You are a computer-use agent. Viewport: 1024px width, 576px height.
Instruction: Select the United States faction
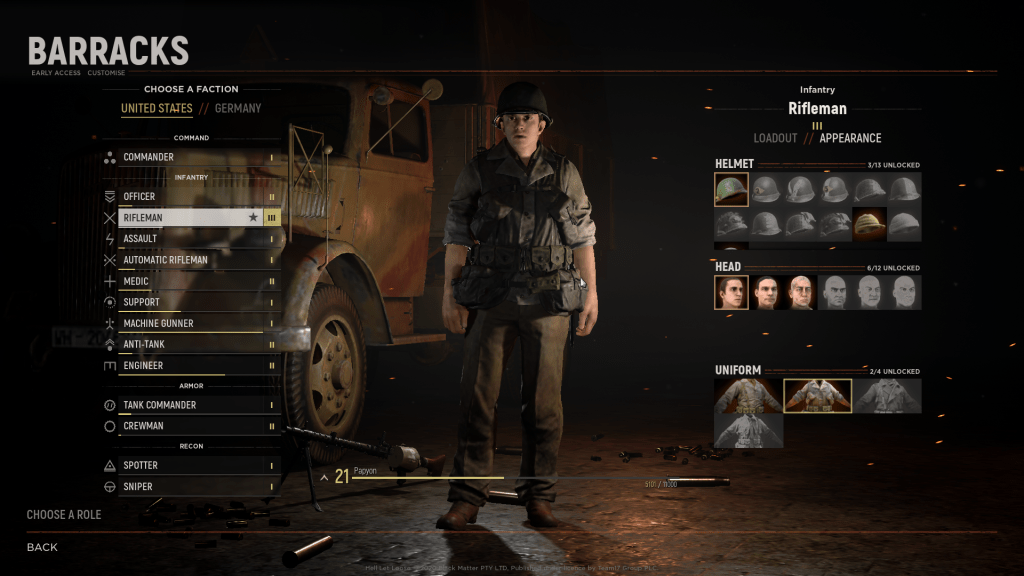tap(157, 108)
